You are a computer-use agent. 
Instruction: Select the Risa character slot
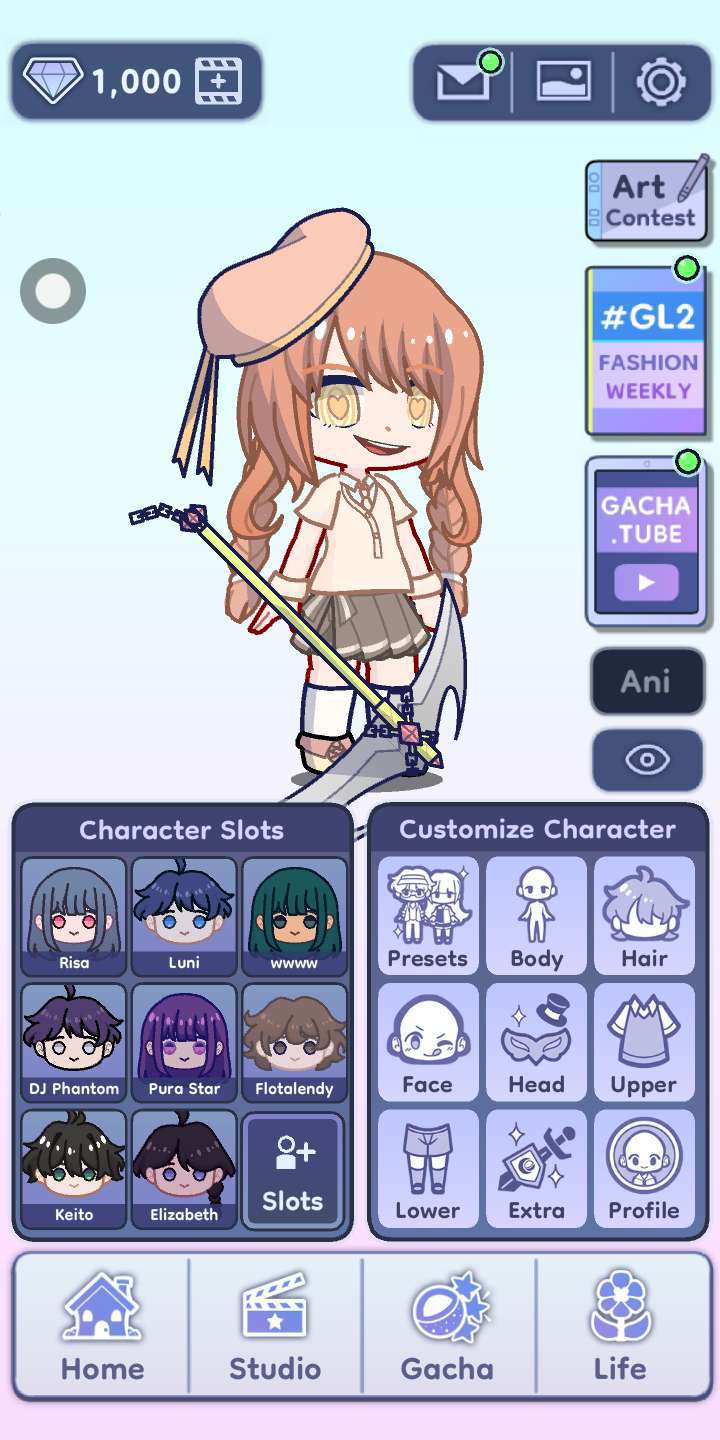tap(74, 916)
